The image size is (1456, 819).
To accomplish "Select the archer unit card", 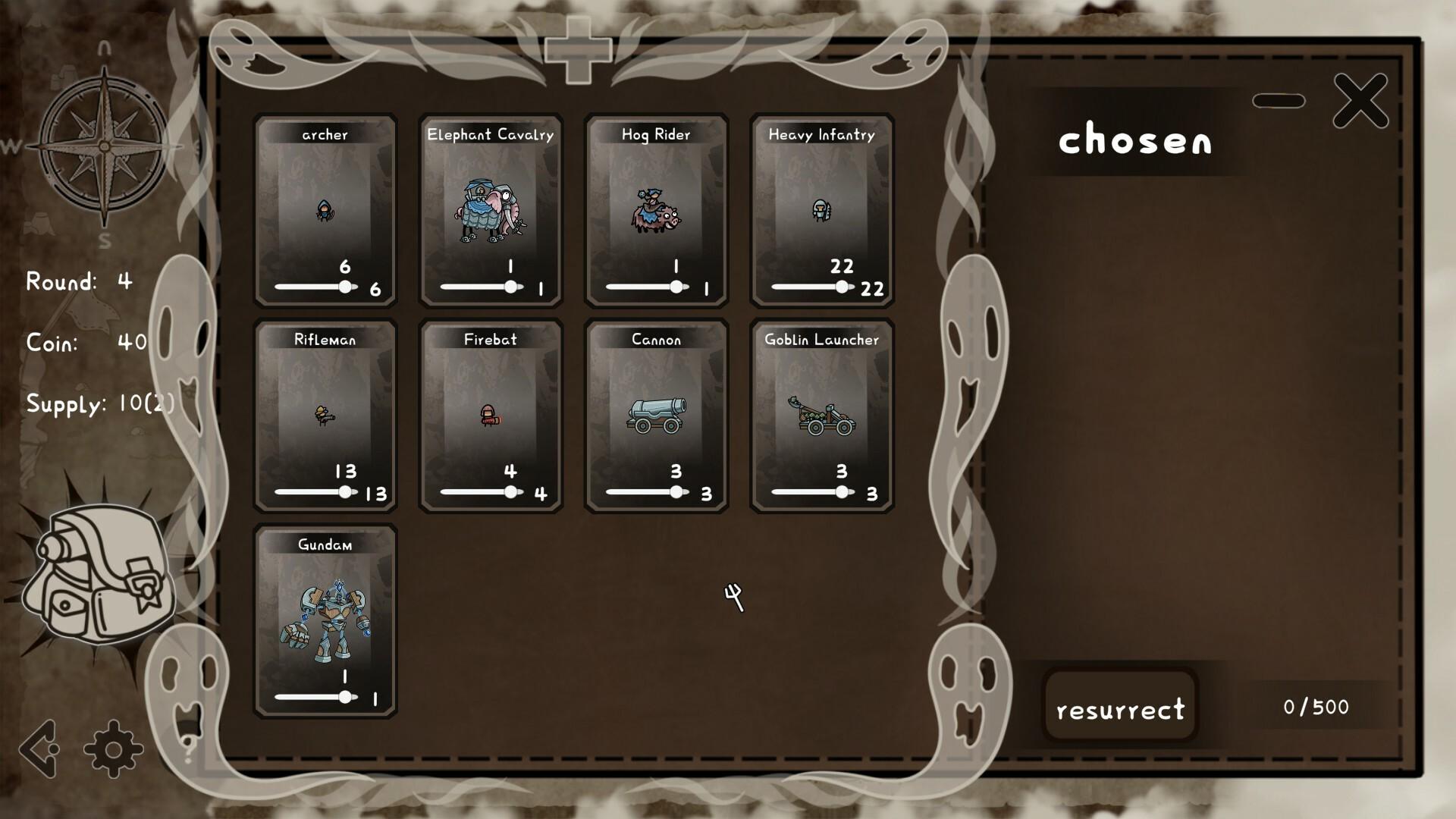I will [325, 209].
